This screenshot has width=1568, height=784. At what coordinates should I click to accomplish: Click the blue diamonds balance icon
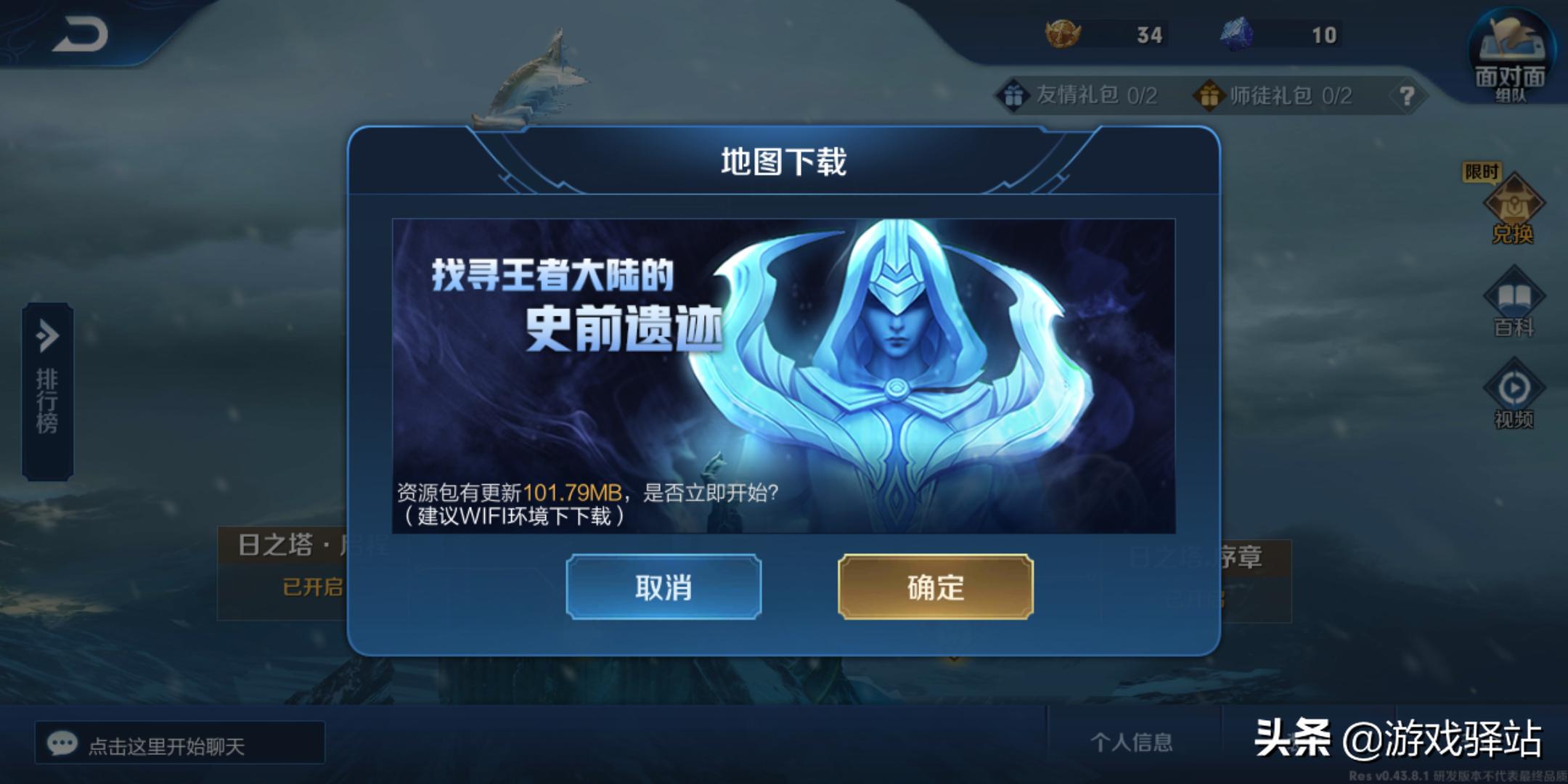tap(1238, 34)
